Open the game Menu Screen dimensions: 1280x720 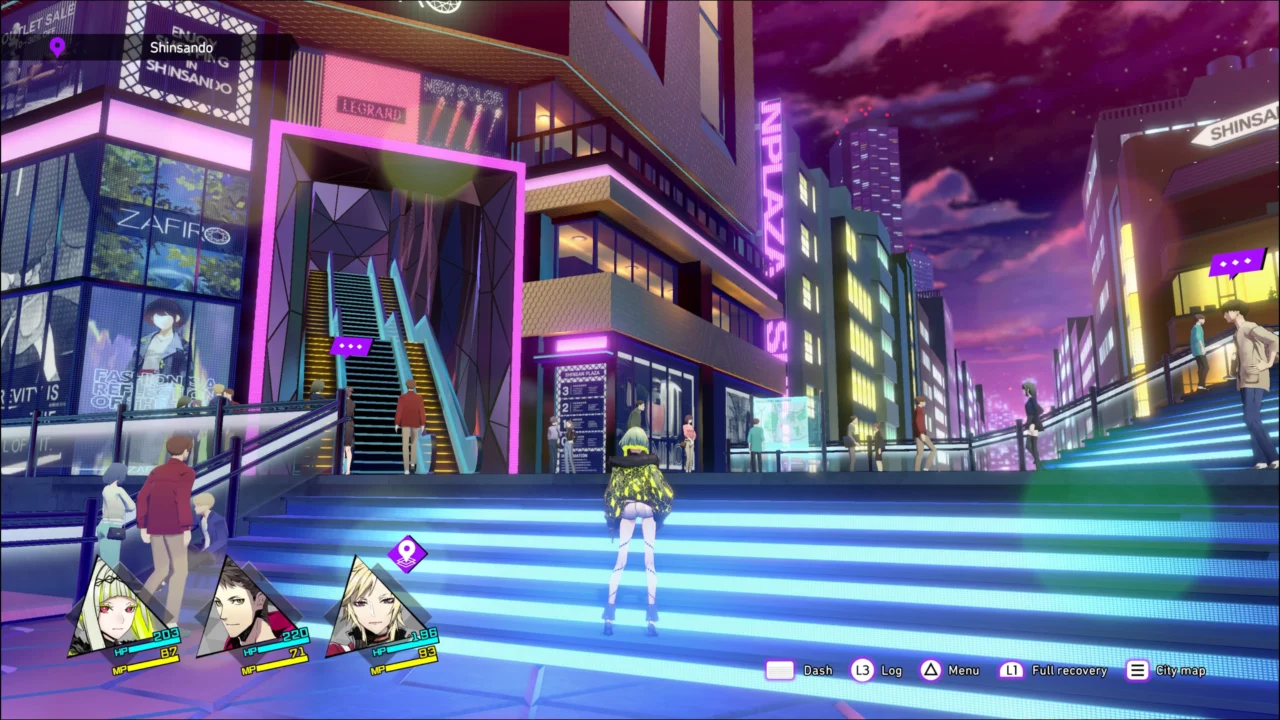(963, 670)
